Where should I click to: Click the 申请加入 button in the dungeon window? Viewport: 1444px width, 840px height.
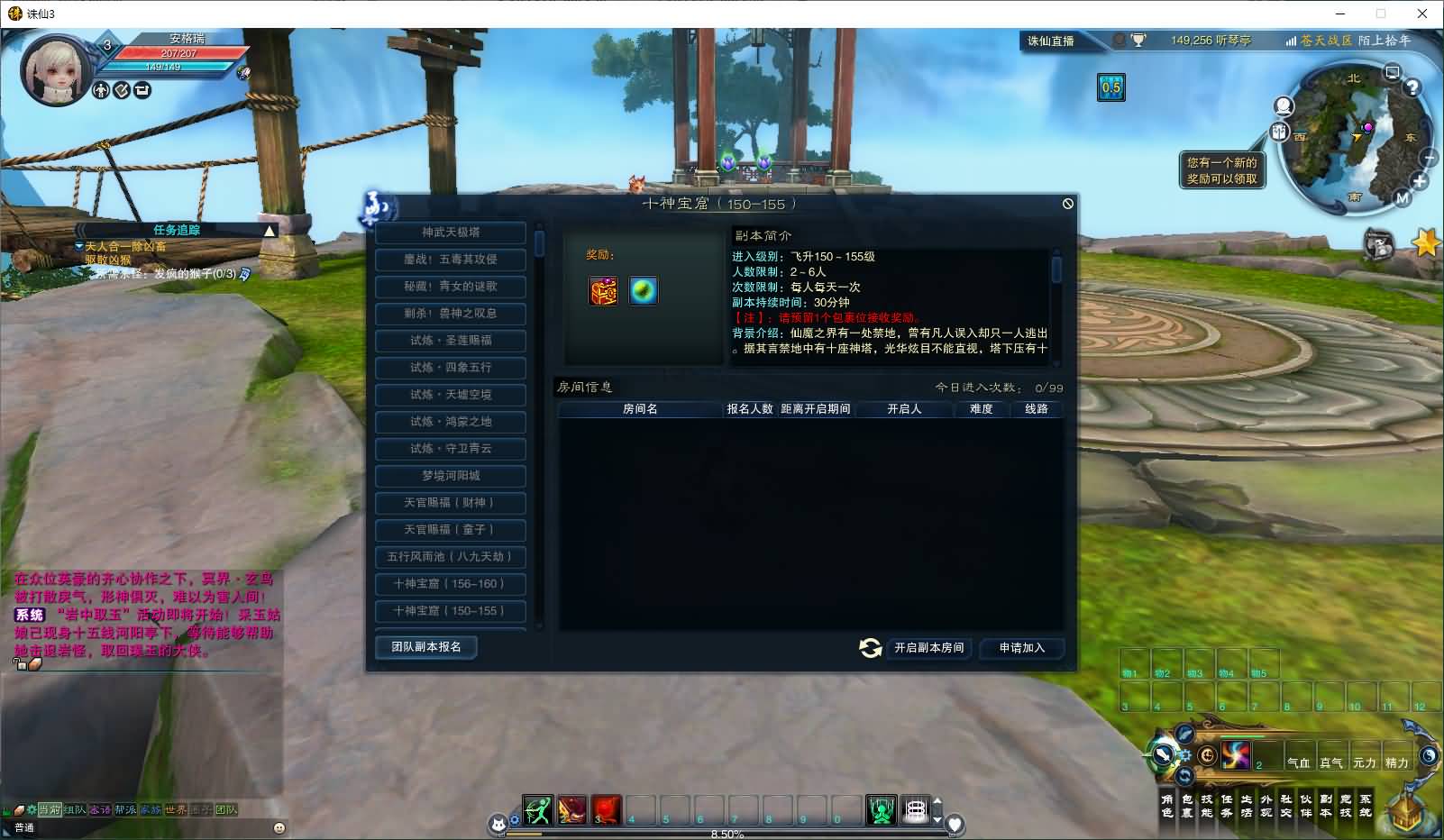pos(1021,648)
